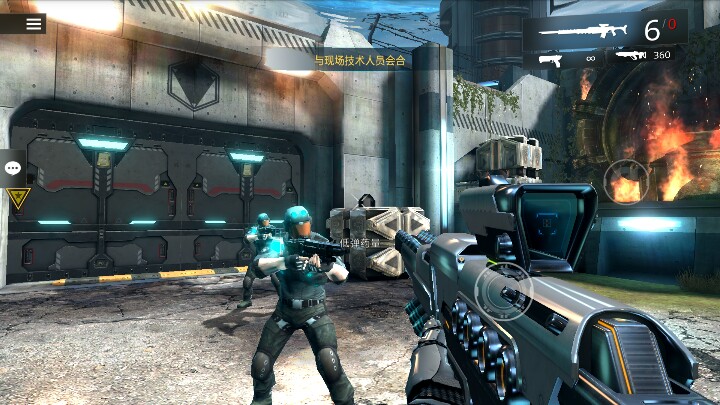Tap the circular button near the flames
The width and height of the screenshot is (720, 405).
coord(627,182)
